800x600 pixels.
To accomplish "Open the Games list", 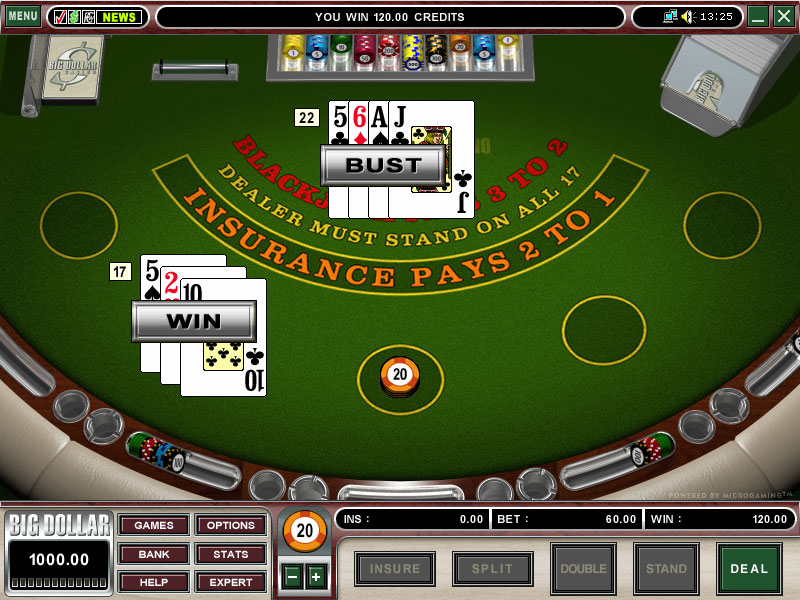I will pyautogui.click(x=153, y=525).
